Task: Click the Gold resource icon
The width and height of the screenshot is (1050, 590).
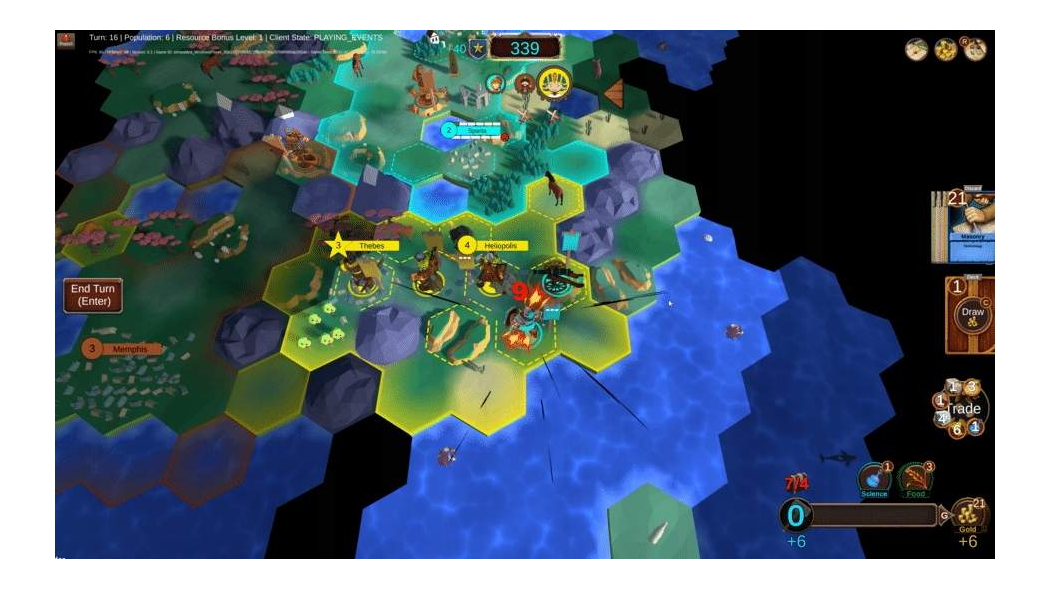Action: coord(968,515)
